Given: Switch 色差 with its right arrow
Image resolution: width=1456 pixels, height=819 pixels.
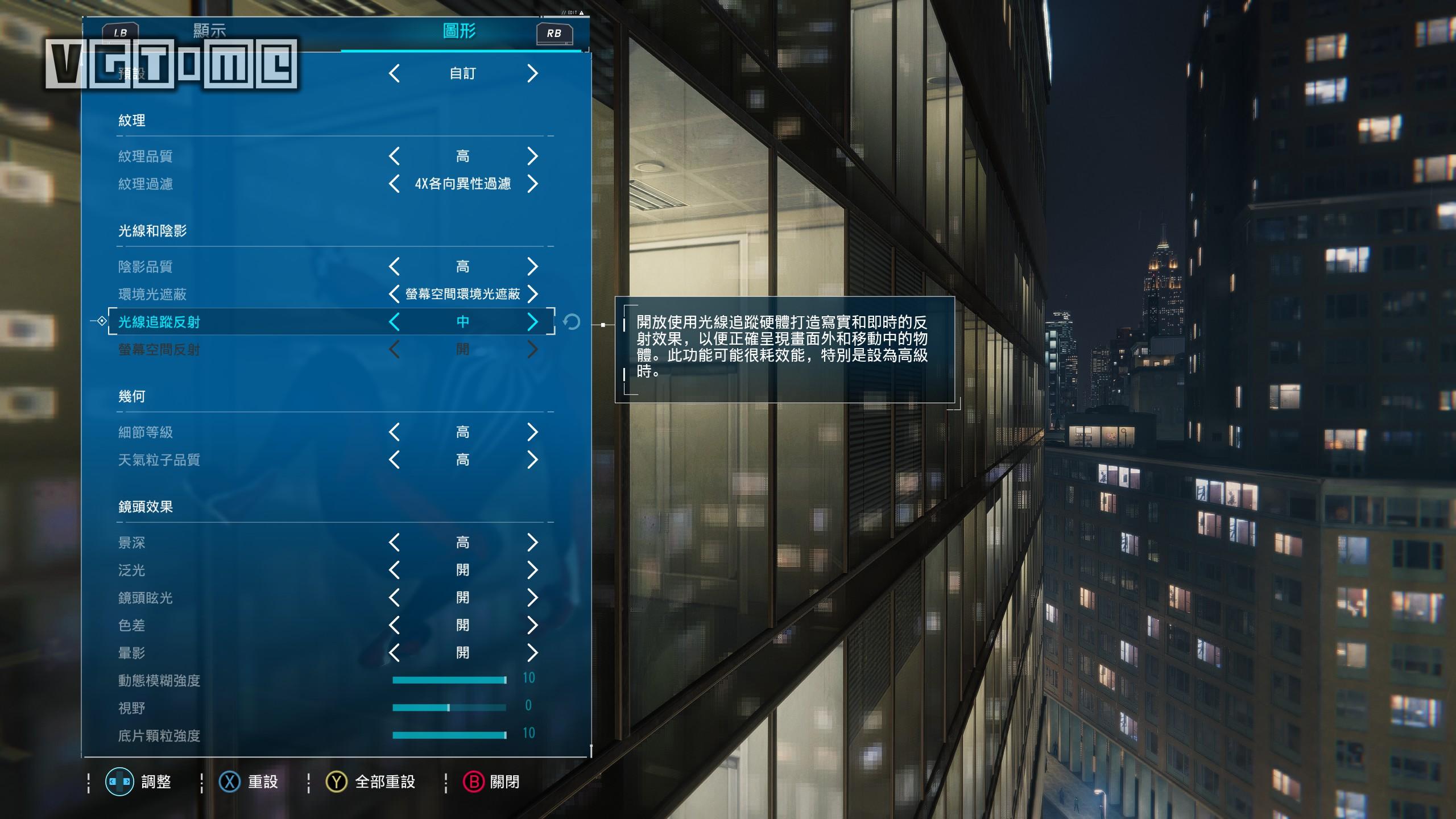Looking at the screenshot, I should click(532, 625).
